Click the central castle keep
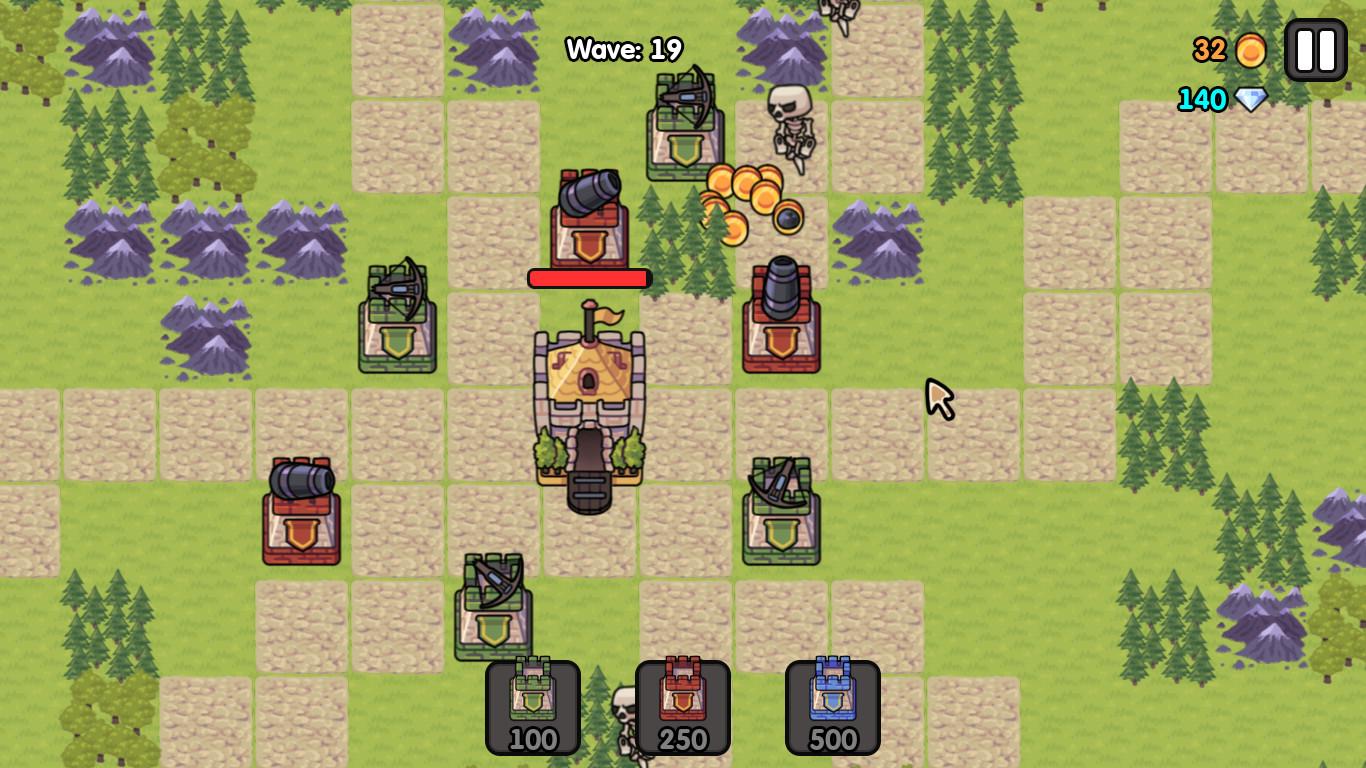This screenshot has height=768, width=1366. (590, 400)
